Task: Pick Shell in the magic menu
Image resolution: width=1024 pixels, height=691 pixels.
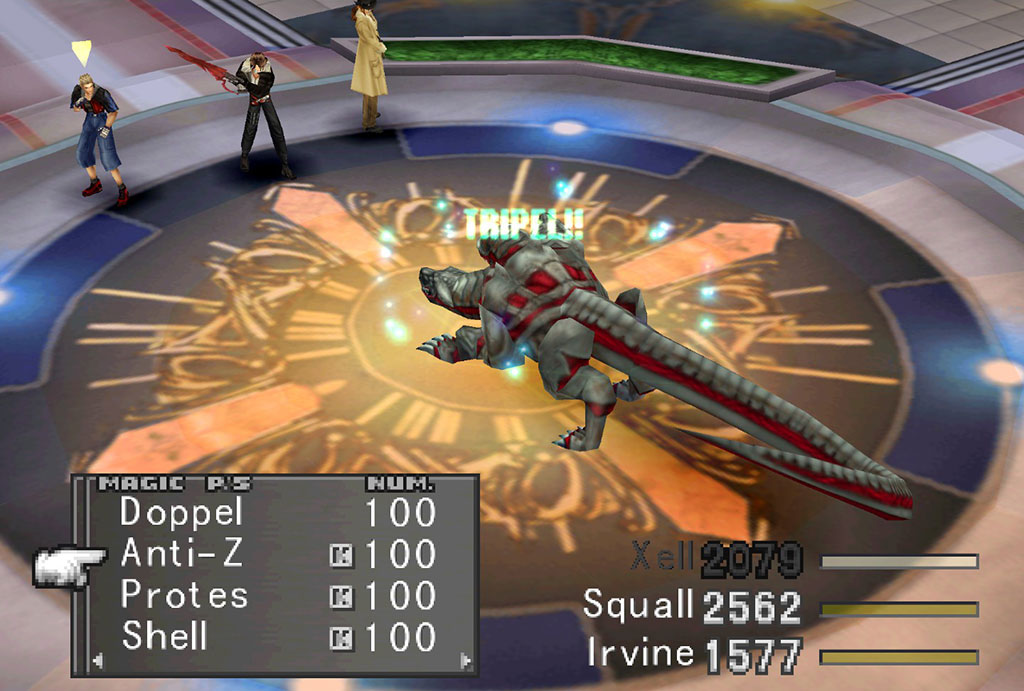Action: (165, 636)
